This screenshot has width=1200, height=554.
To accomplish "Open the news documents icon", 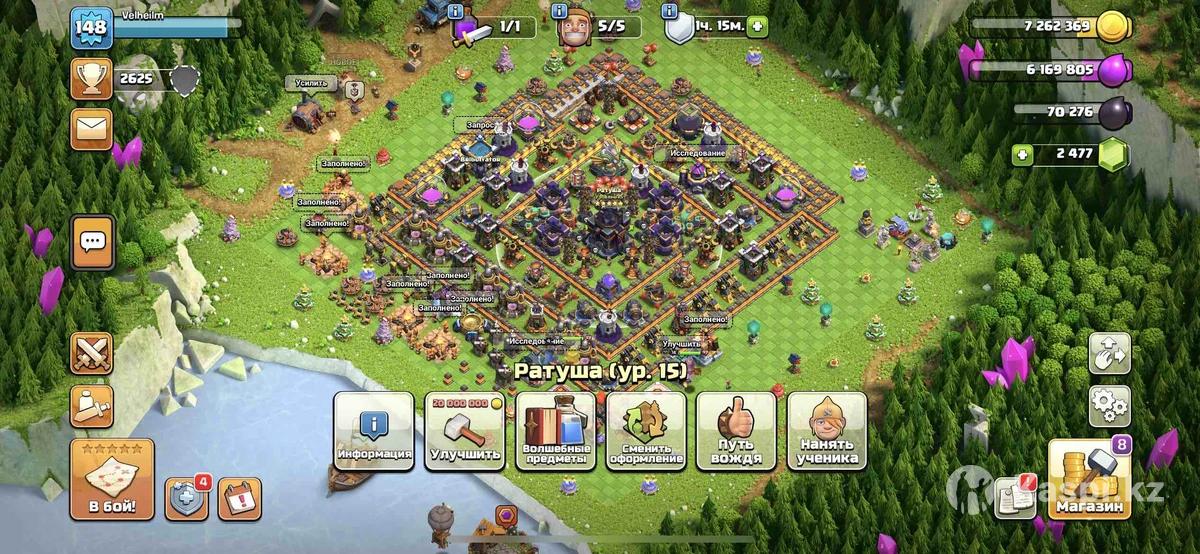I will pos(1016,497).
